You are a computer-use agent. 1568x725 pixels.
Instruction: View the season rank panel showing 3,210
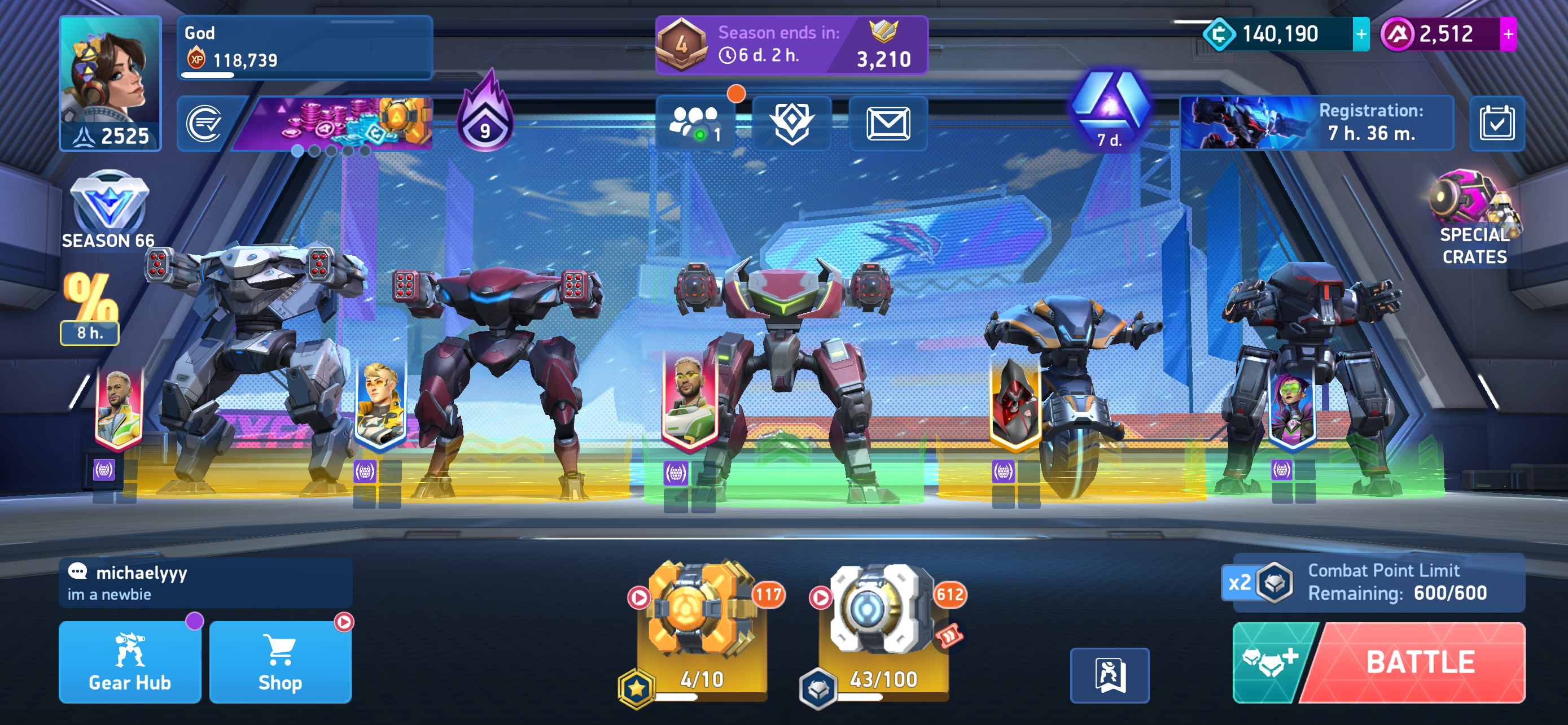tap(791, 46)
